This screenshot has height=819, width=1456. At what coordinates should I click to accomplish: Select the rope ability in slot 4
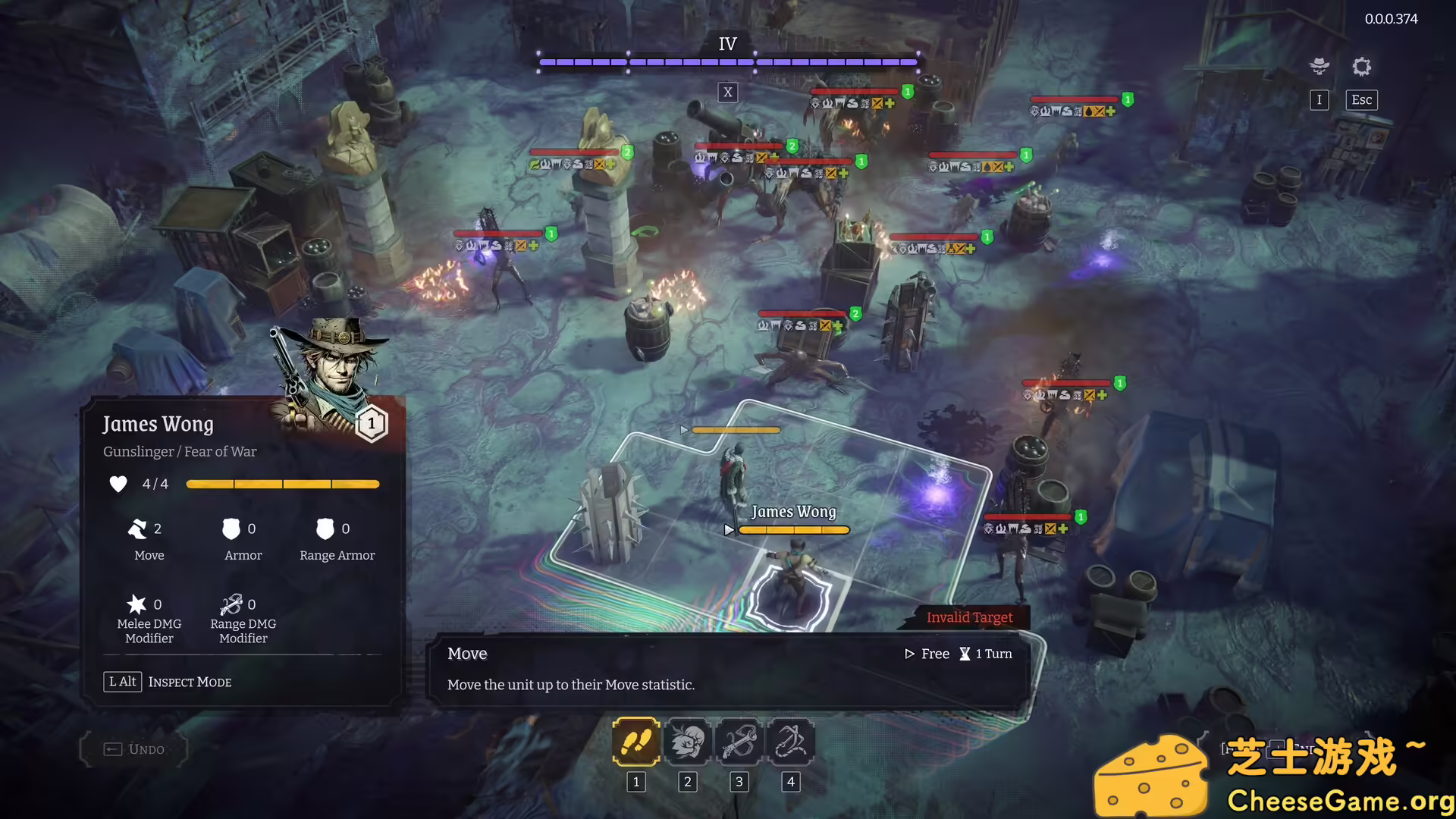(x=790, y=742)
